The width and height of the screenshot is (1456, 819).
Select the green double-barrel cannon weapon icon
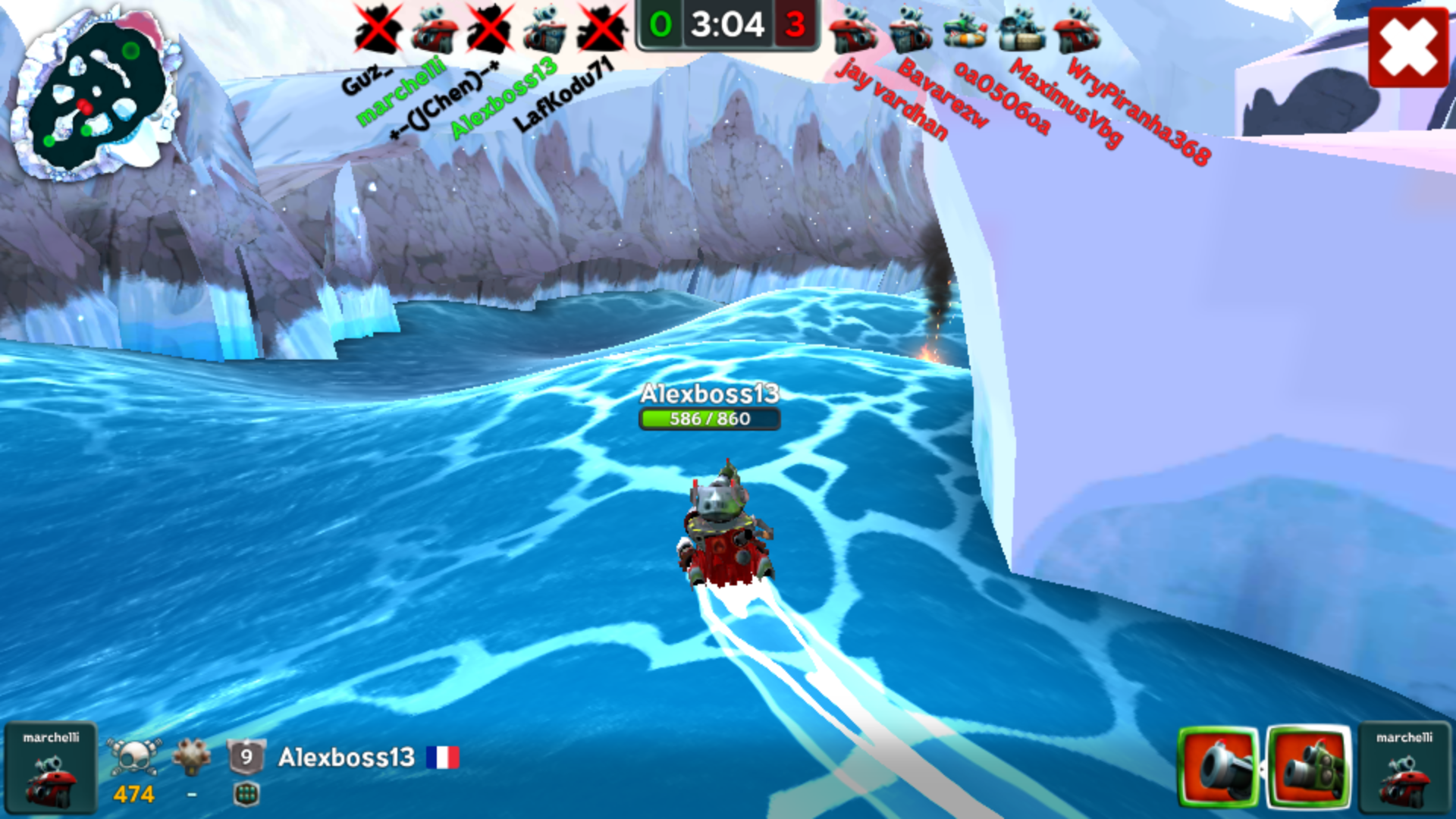coord(1309,768)
